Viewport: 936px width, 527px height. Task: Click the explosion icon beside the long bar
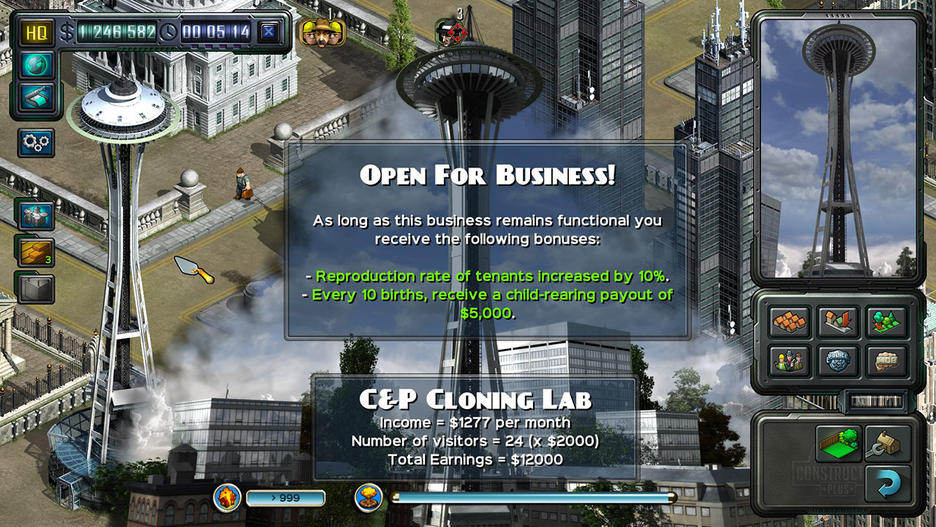click(370, 497)
